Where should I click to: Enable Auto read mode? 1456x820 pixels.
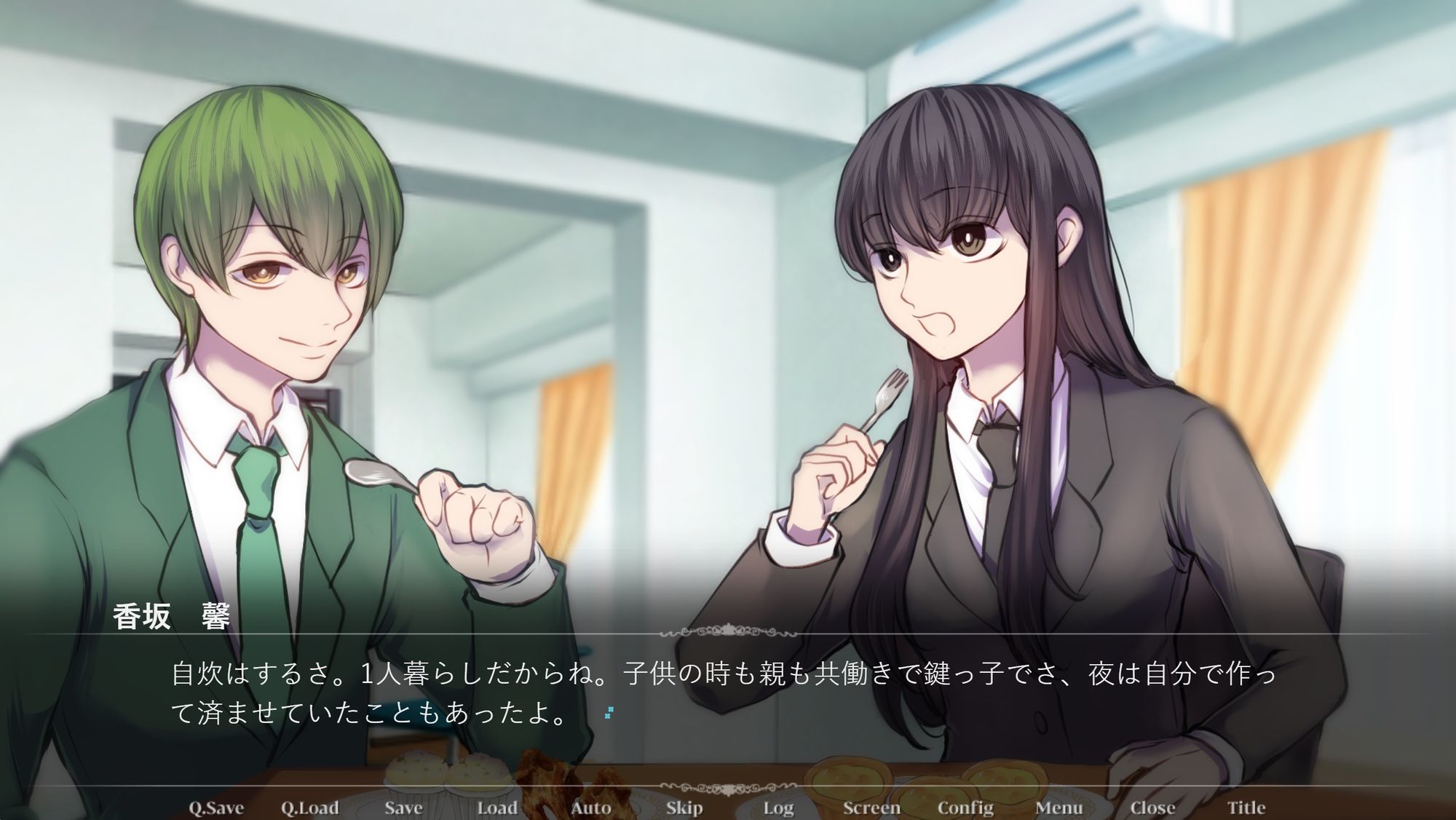[x=590, y=807]
